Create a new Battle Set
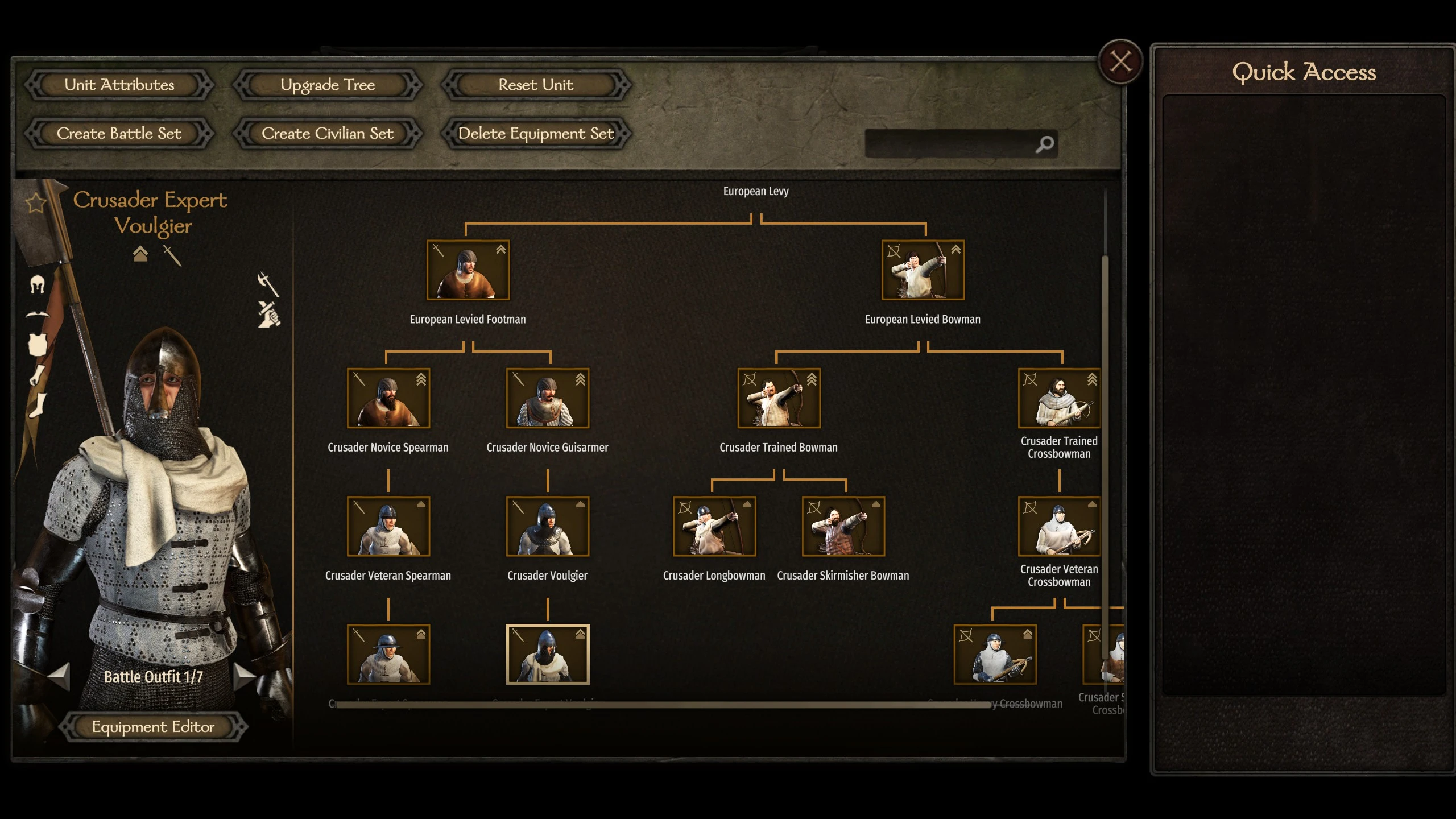 pos(119,134)
